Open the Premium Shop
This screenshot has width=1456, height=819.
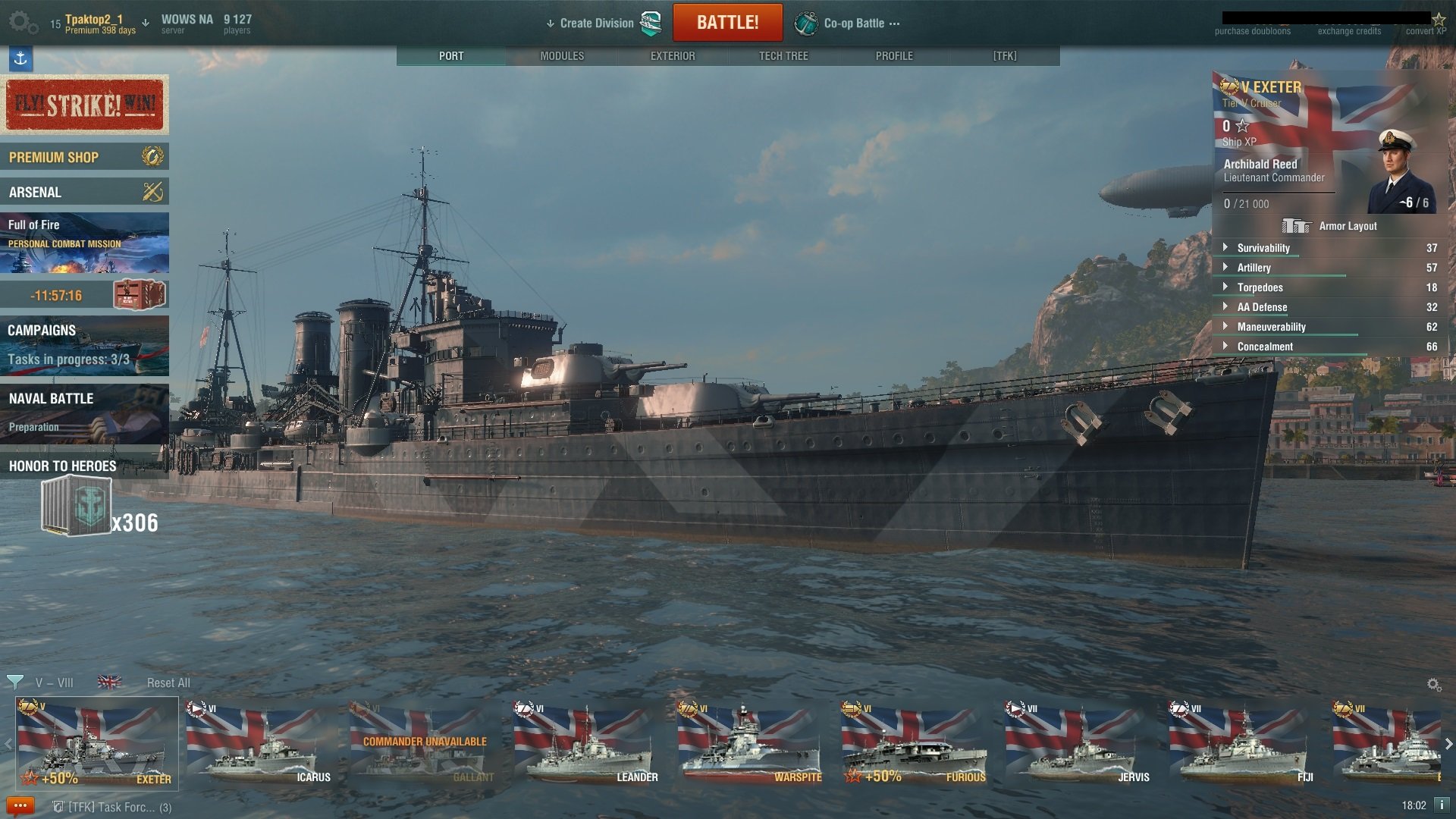coord(84,157)
